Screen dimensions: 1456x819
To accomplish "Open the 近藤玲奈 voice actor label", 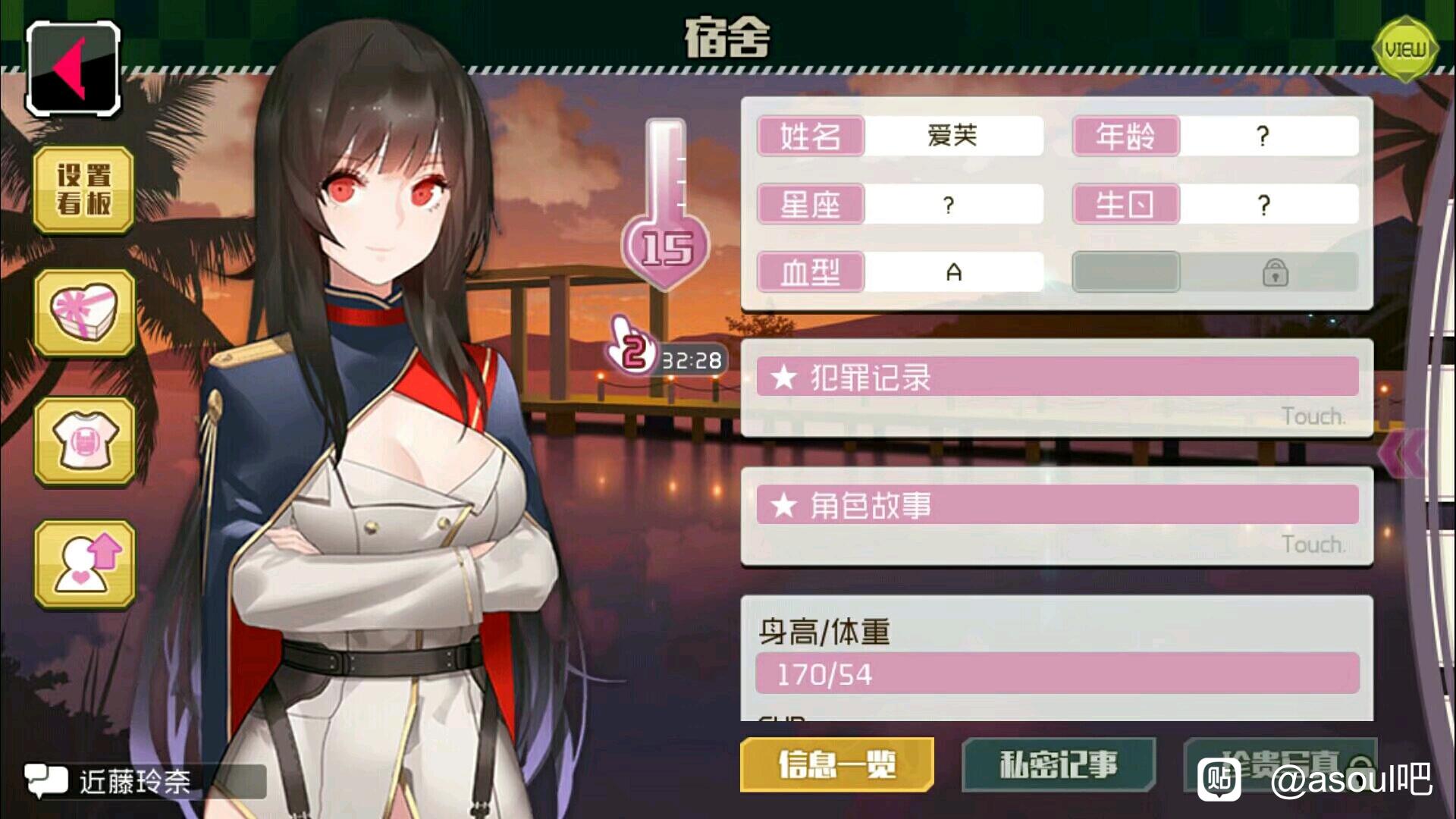I will point(135,781).
